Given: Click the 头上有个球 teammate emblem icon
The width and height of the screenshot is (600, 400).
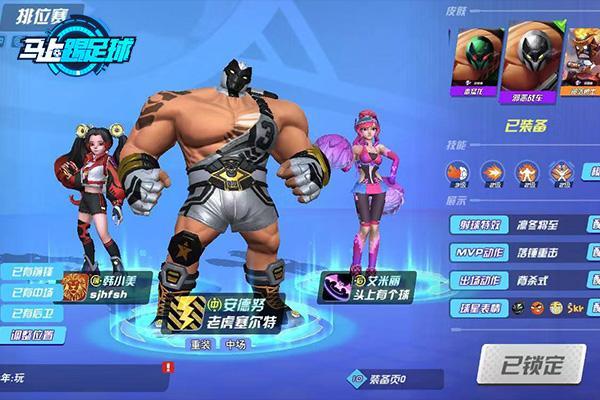Looking at the screenshot, I should click(333, 287).
